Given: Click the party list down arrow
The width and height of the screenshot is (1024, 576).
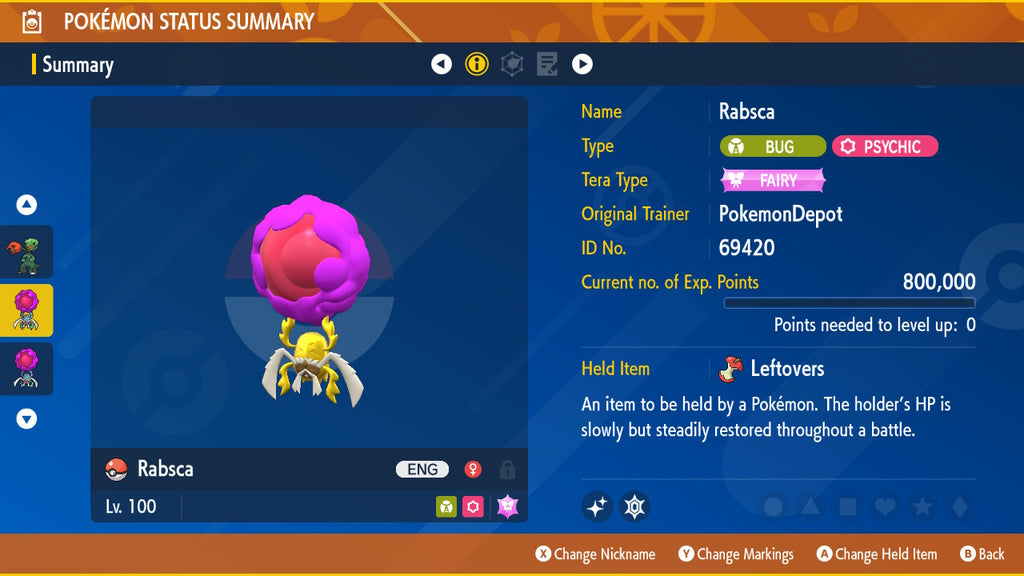Looking at the screenshot, I should [27, 419].
